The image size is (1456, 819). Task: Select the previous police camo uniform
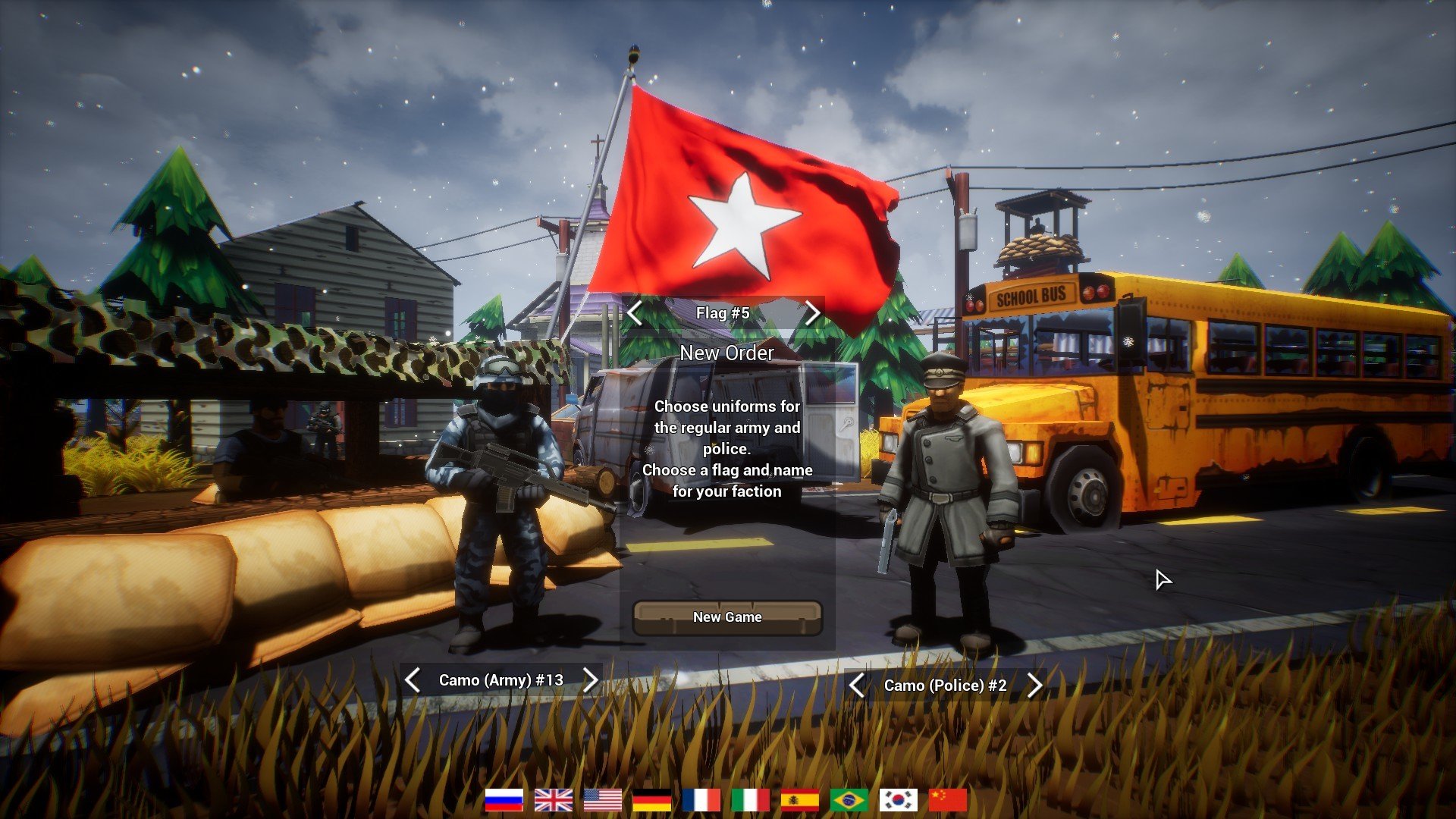point(857,686)
